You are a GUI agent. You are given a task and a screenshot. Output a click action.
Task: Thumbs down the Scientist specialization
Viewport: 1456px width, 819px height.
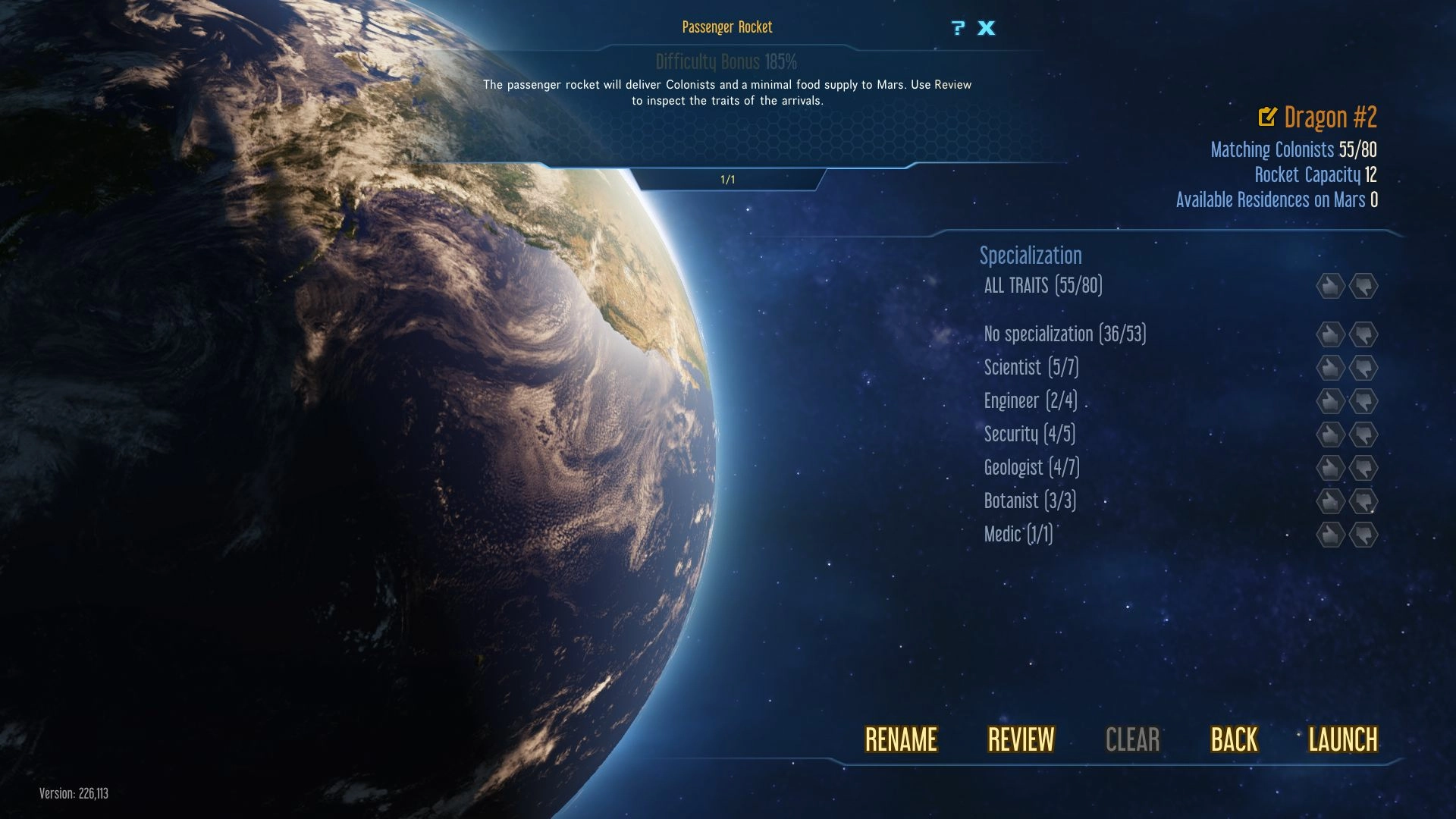[x=1363, y=368]
